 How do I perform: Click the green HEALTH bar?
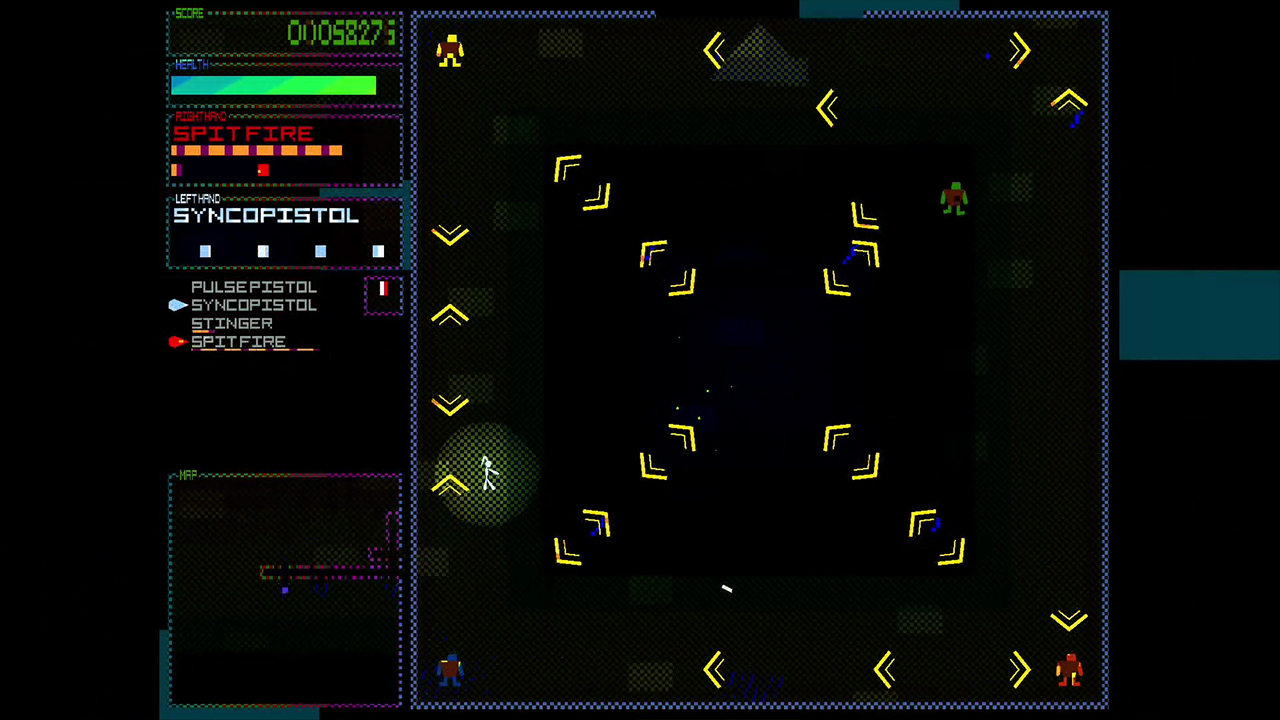[273, 86]
